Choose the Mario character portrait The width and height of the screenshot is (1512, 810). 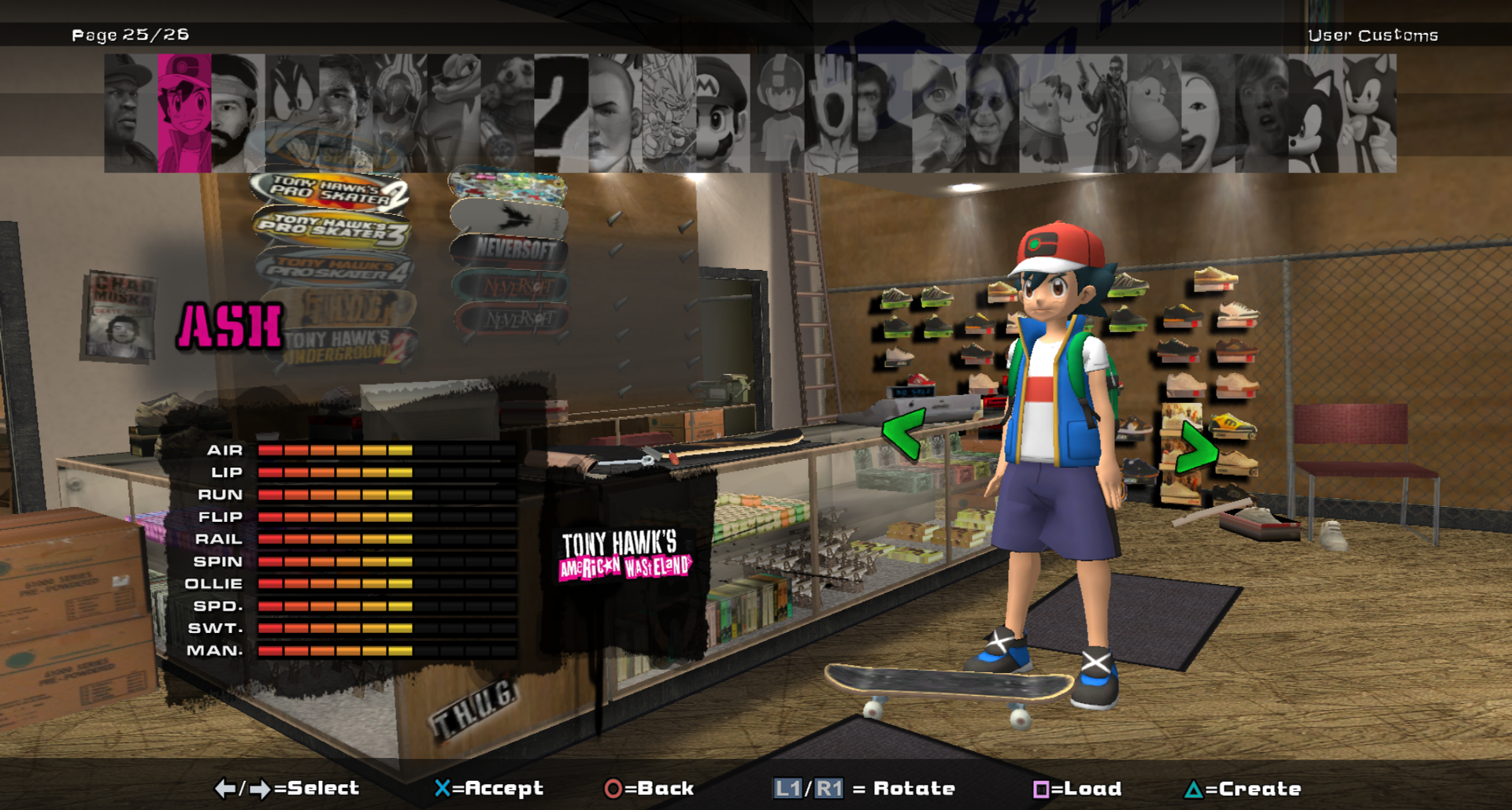722,113
